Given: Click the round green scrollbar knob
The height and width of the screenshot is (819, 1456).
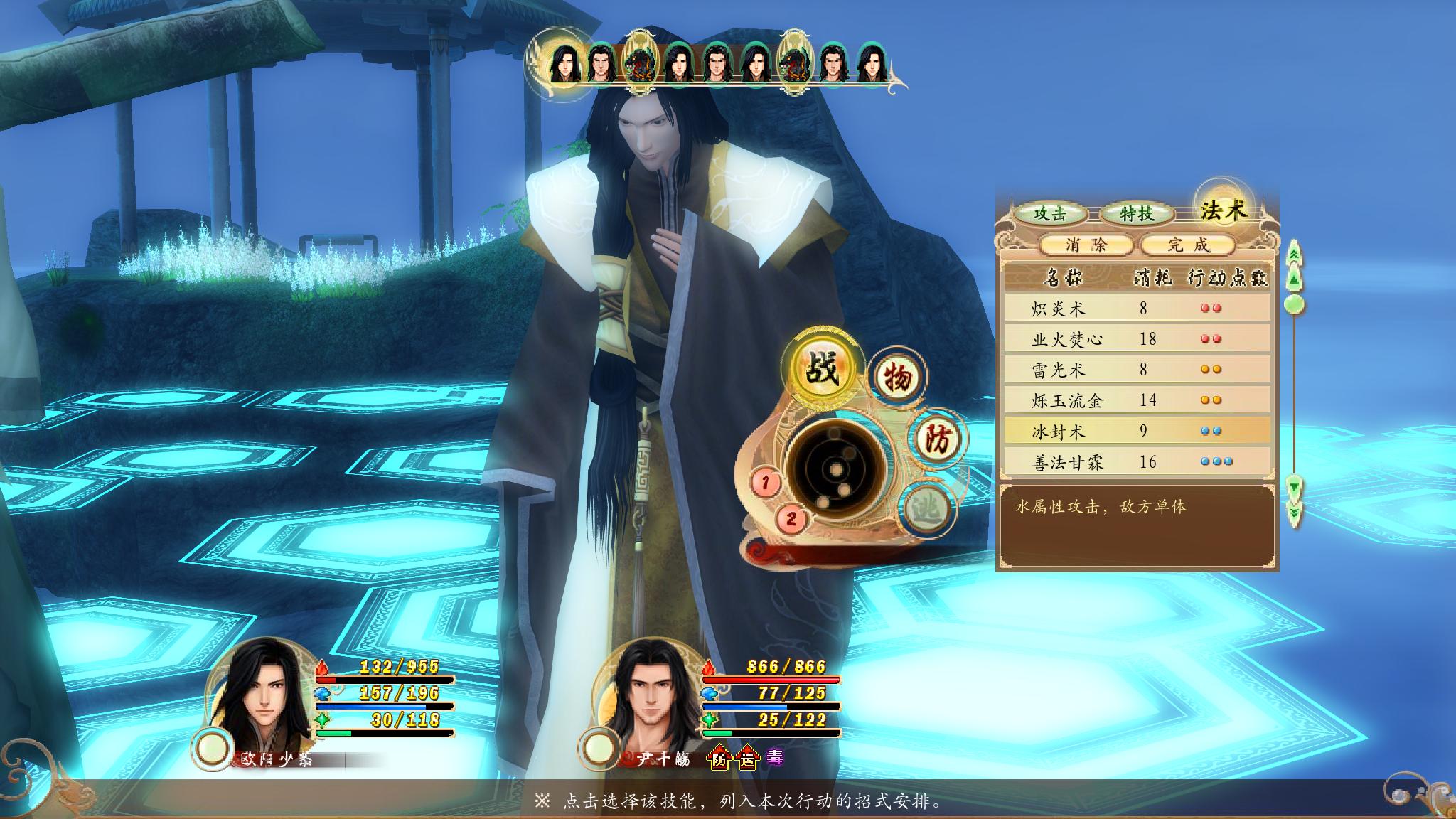Looking at the screenshot, I should click(1296, 304).
